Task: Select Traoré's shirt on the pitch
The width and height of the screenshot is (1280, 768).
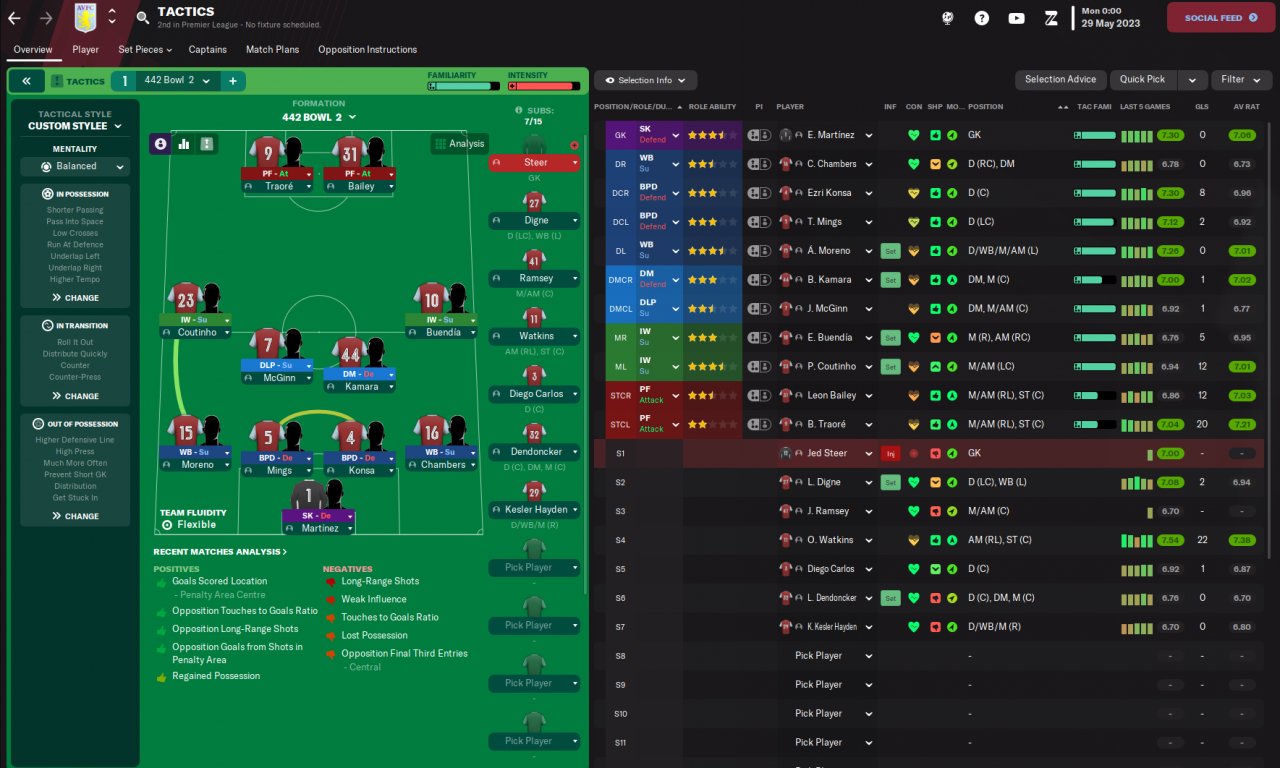Action: tap(268, 154)
